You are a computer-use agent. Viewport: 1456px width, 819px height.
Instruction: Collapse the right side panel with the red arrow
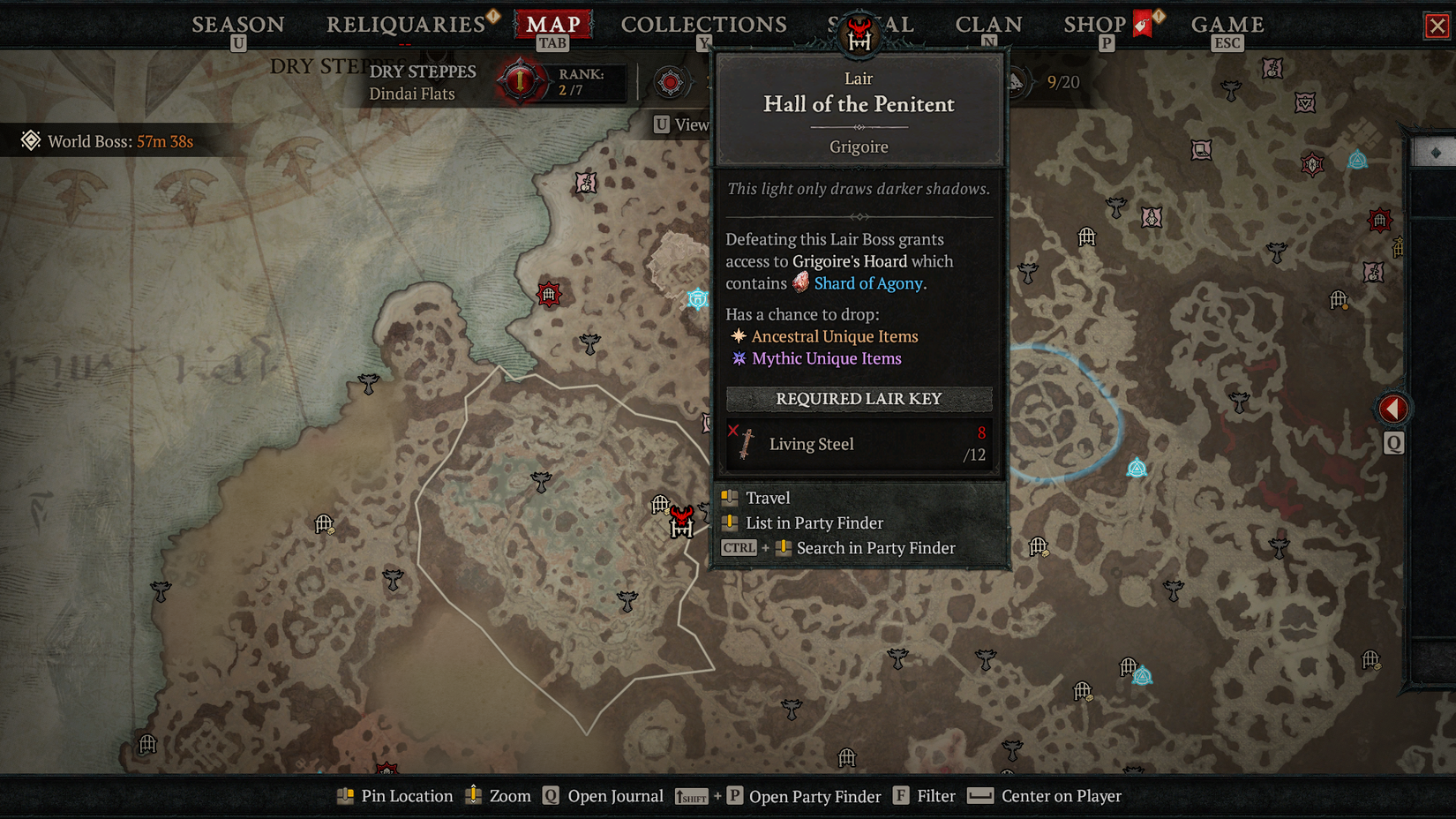[1392, 408]
